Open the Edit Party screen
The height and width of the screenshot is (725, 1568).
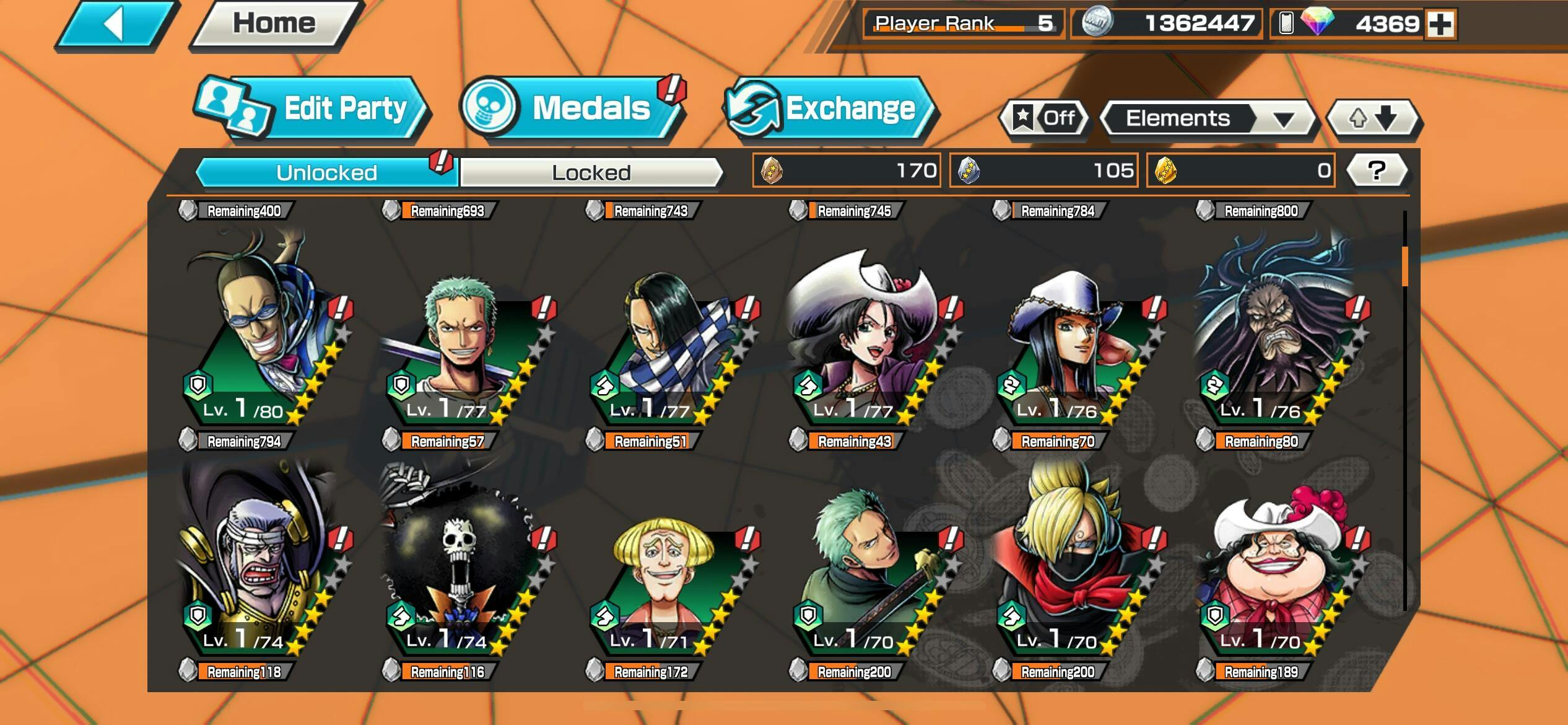[313, 109]
